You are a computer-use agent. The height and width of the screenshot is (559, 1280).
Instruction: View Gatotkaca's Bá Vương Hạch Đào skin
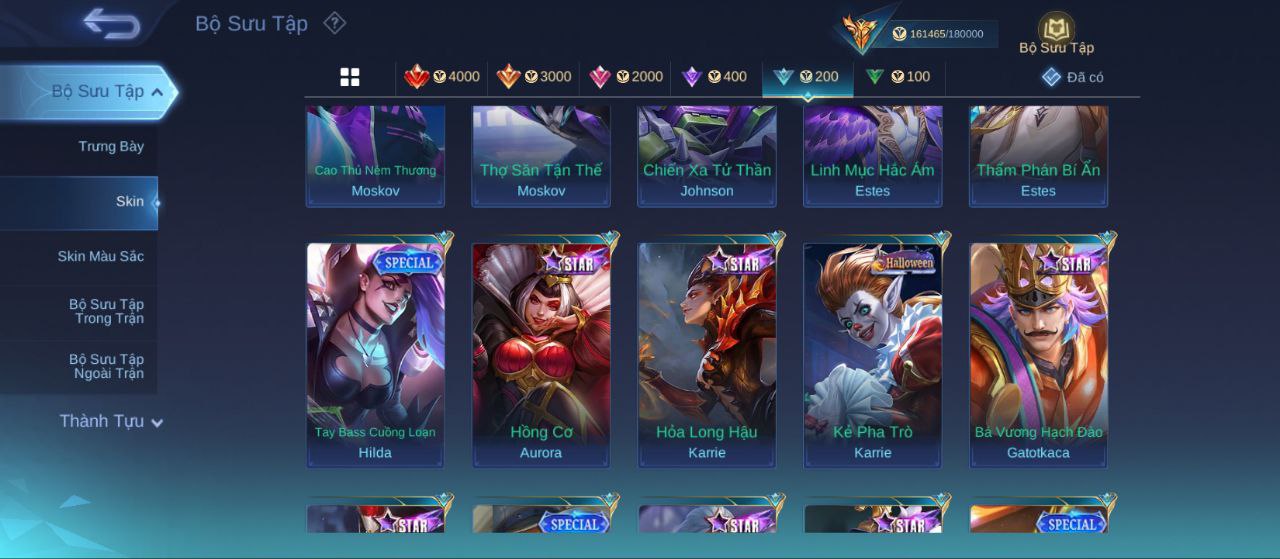coord(1038,355)
